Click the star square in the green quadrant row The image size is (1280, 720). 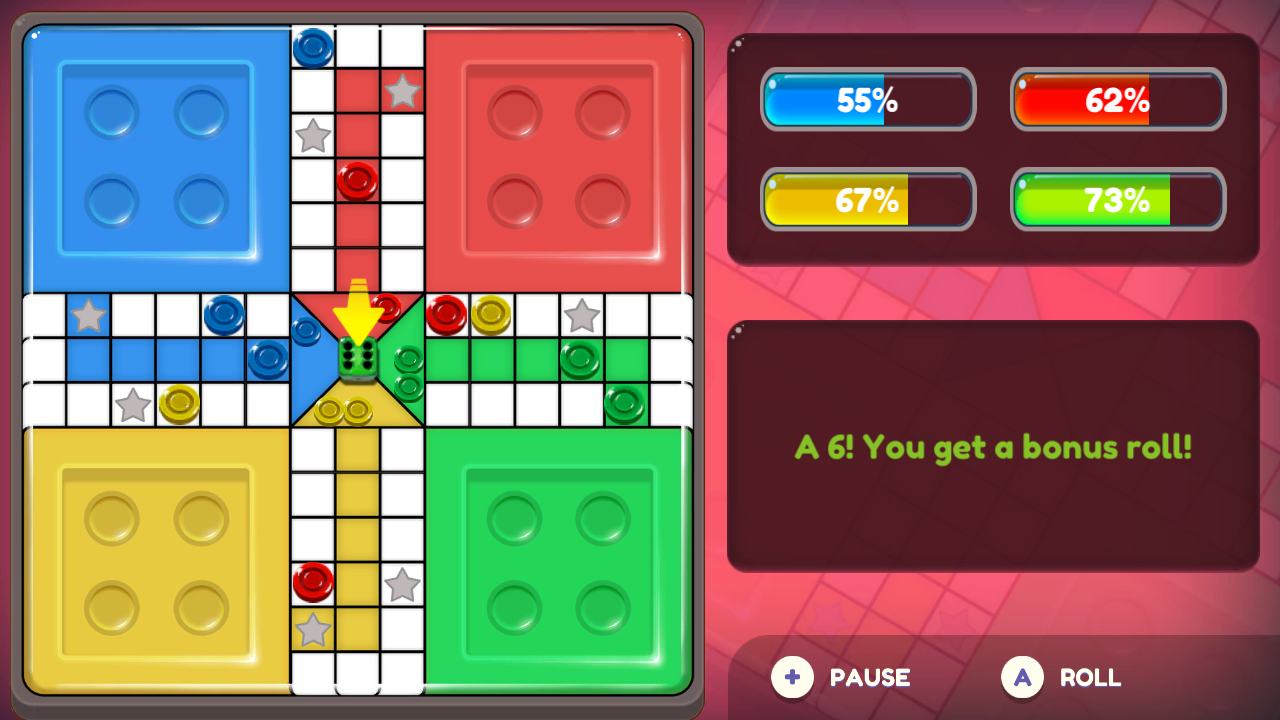click(x=580, y=315)
